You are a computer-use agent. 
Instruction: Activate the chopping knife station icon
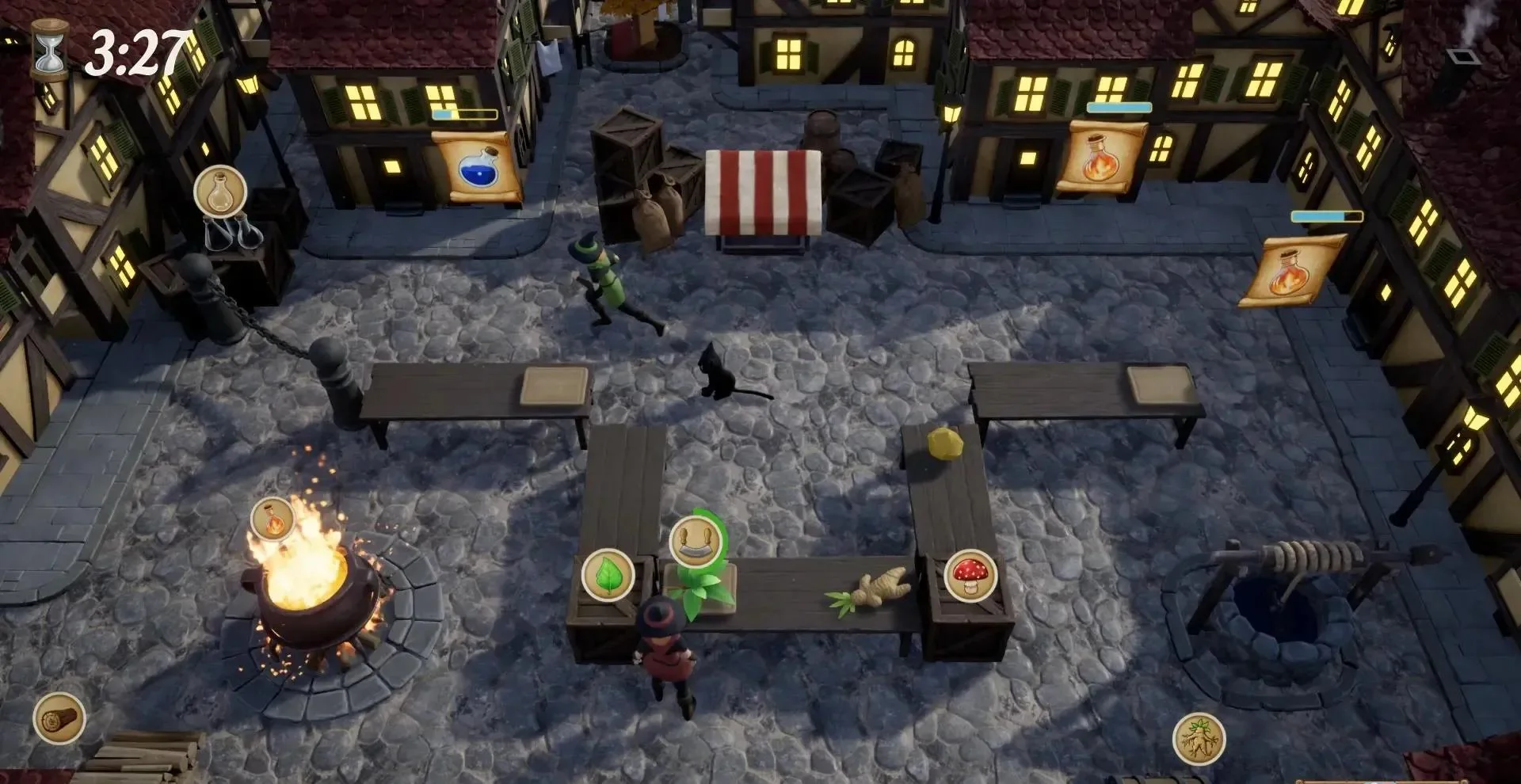point(694,542)
